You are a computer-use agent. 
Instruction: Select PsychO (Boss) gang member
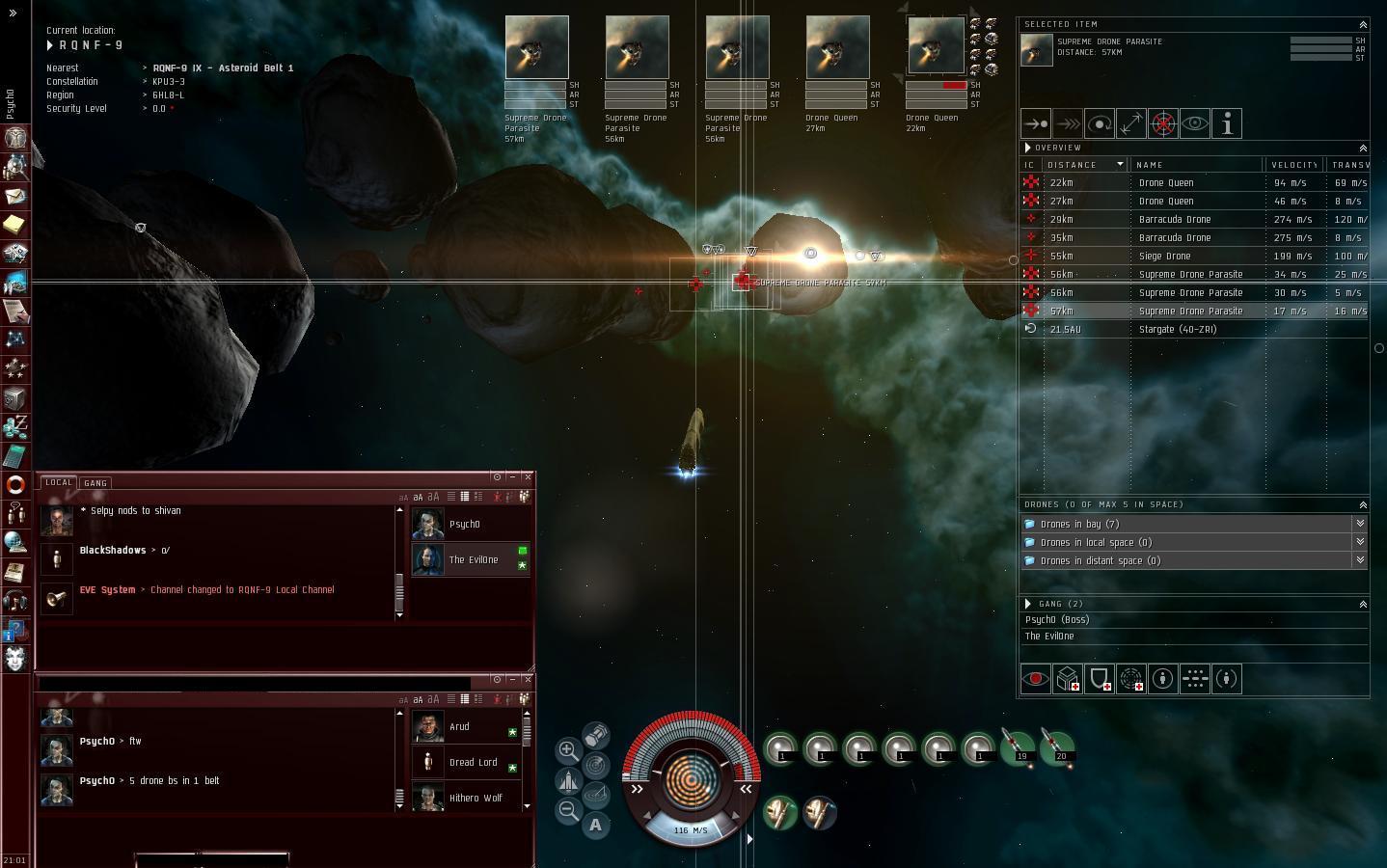[1056, 620]
